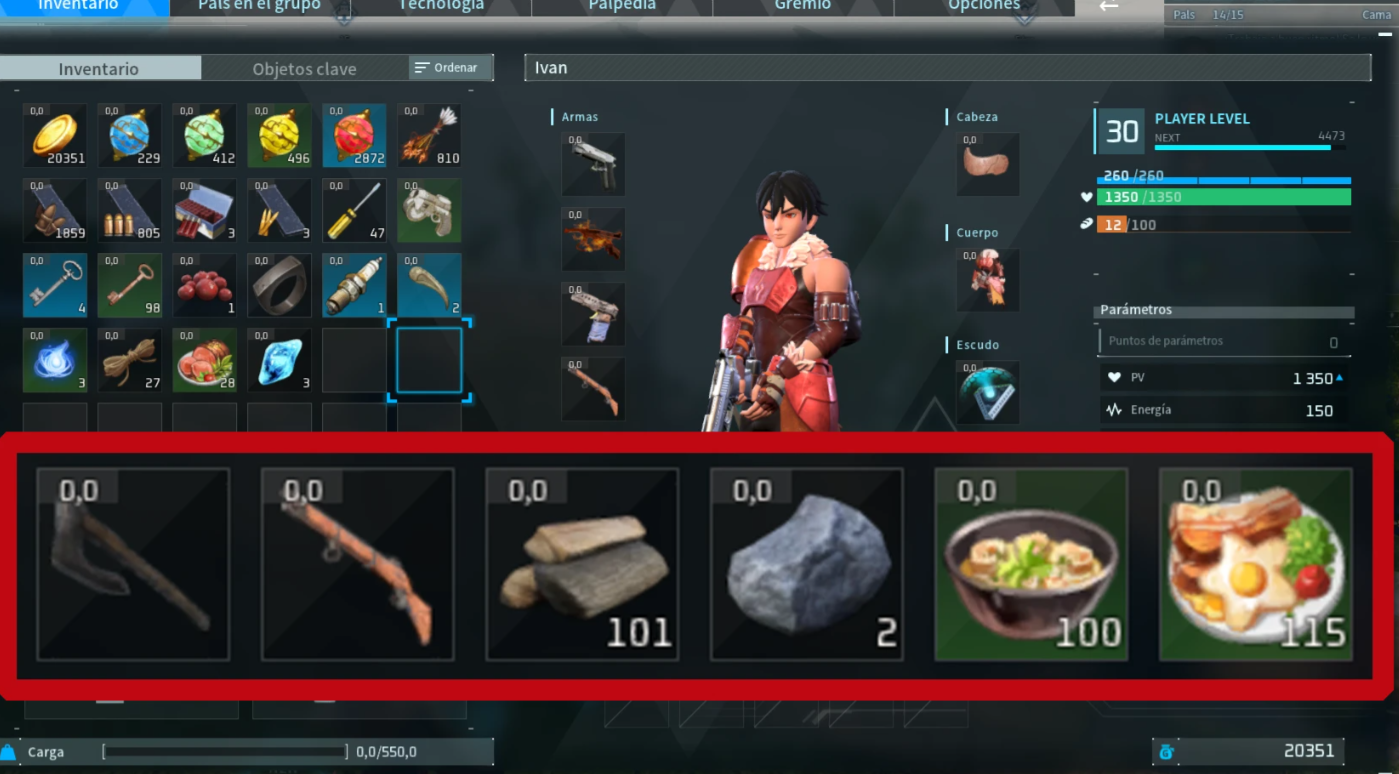
Task: Open the Palpedia tab
Action: [x=622, y=6]
